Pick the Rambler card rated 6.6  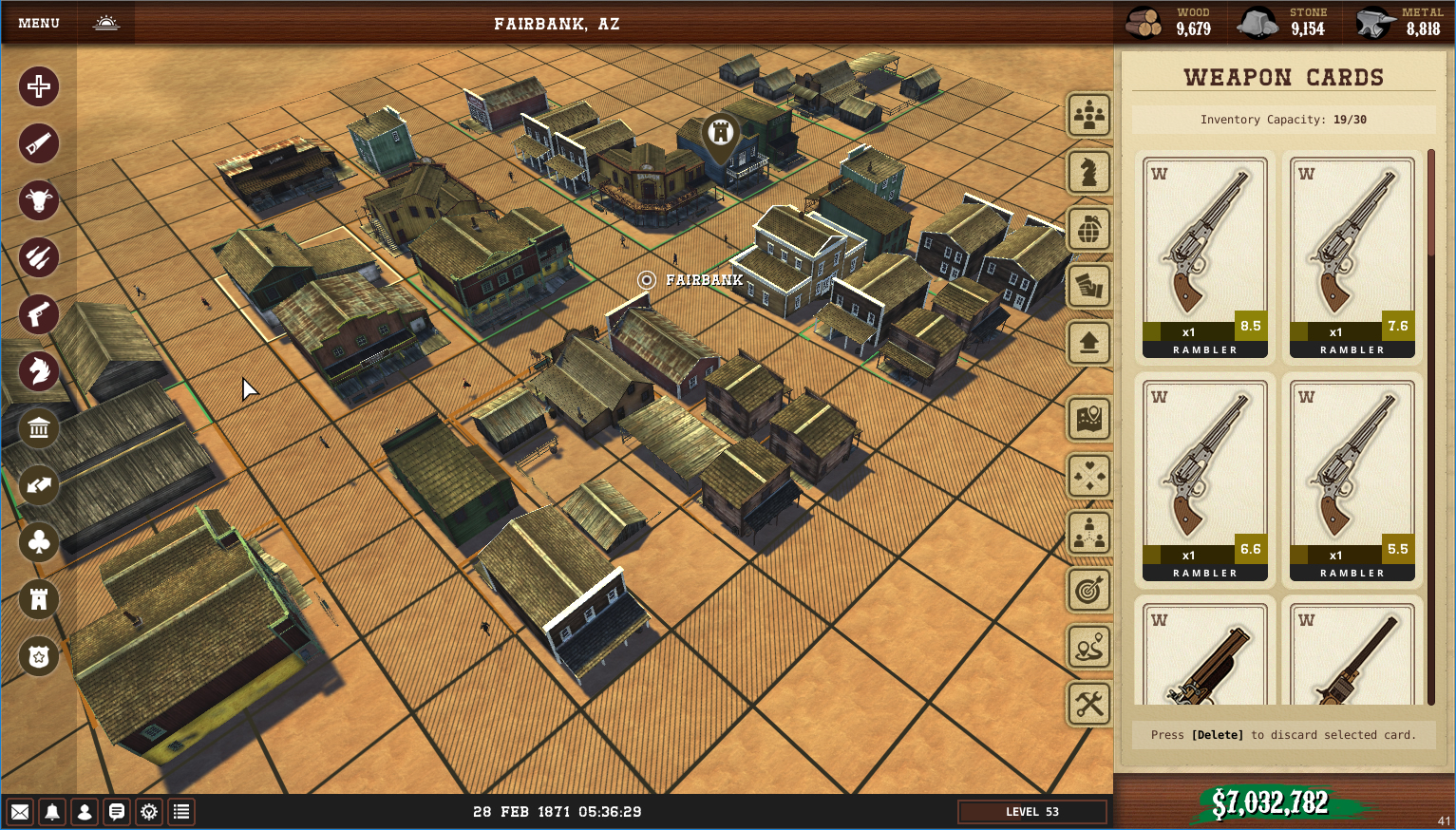(1204, 481)
